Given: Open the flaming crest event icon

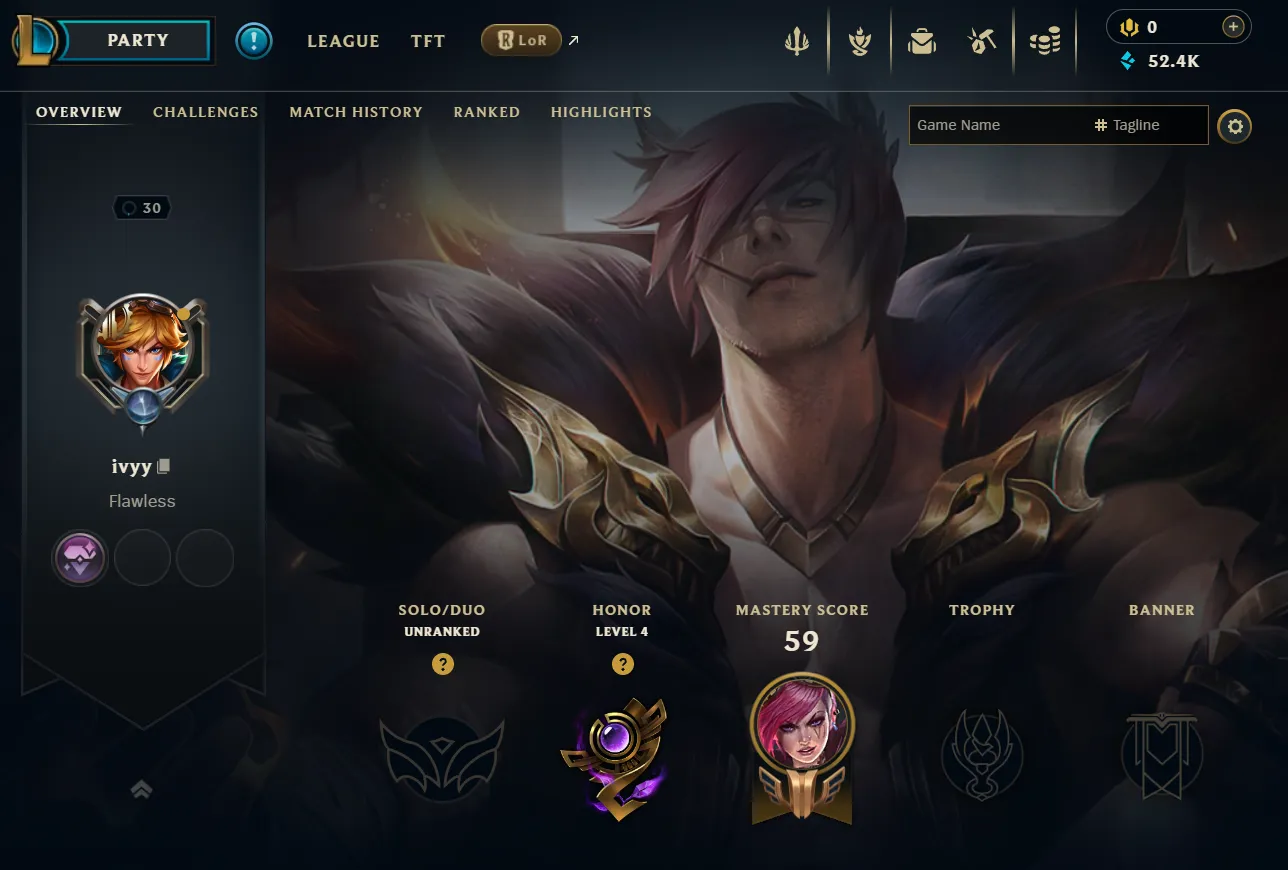Looking at the screenshot, I should [x=859, y=40].
